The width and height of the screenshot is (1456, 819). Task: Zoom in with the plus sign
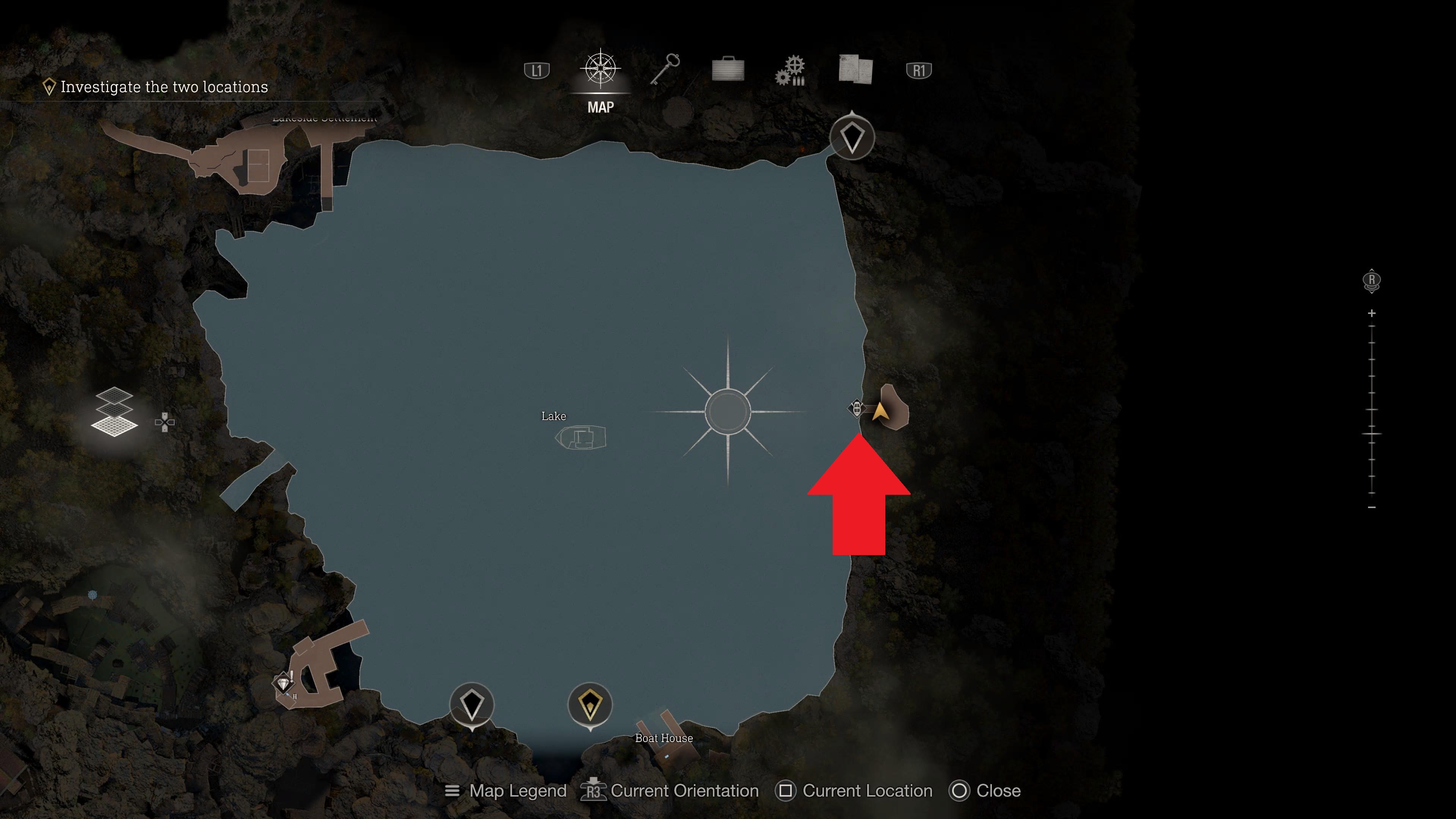(x=1372, y=313)
